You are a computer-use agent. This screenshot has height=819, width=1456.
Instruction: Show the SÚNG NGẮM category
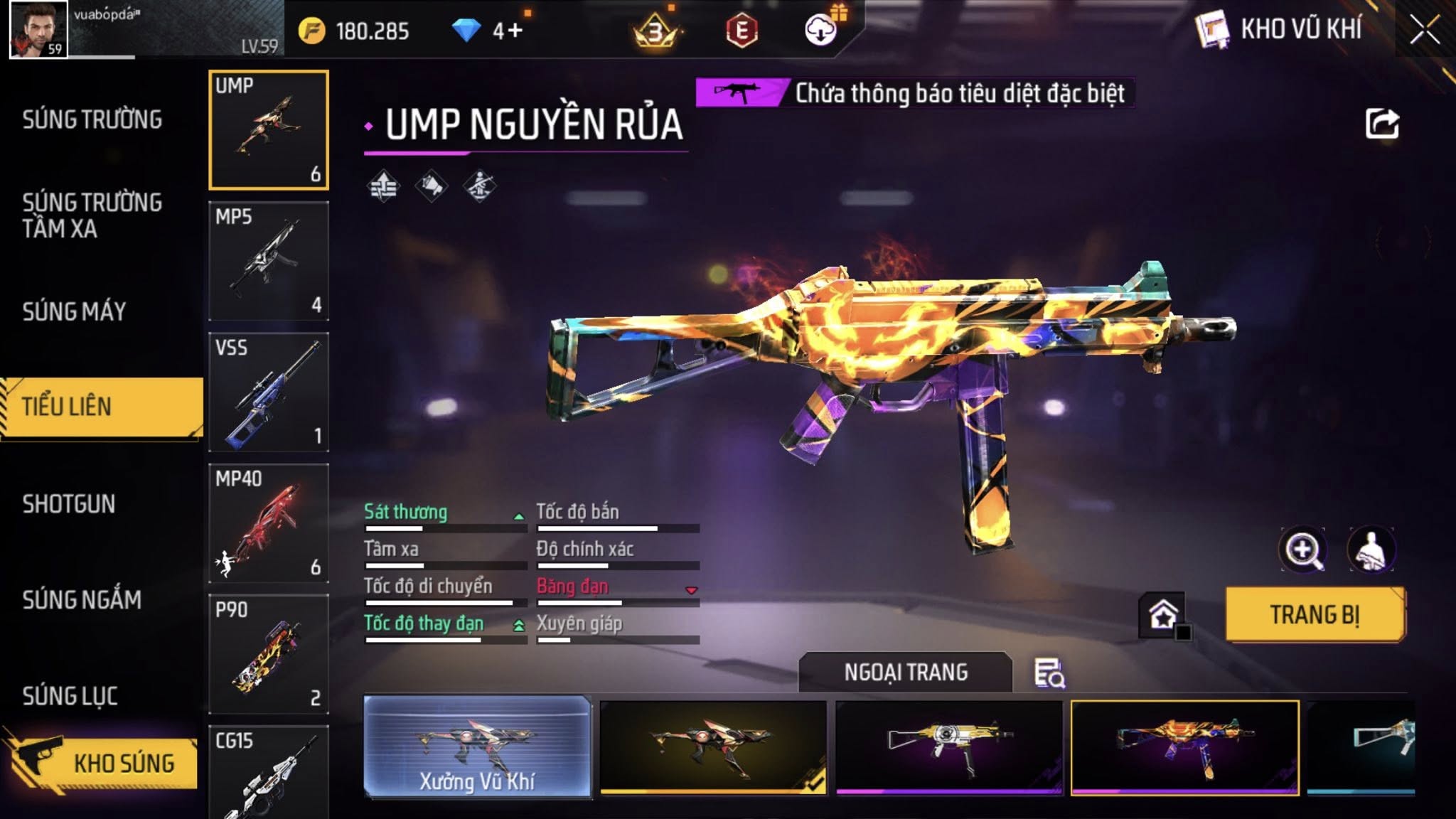(x=82, y=600)
